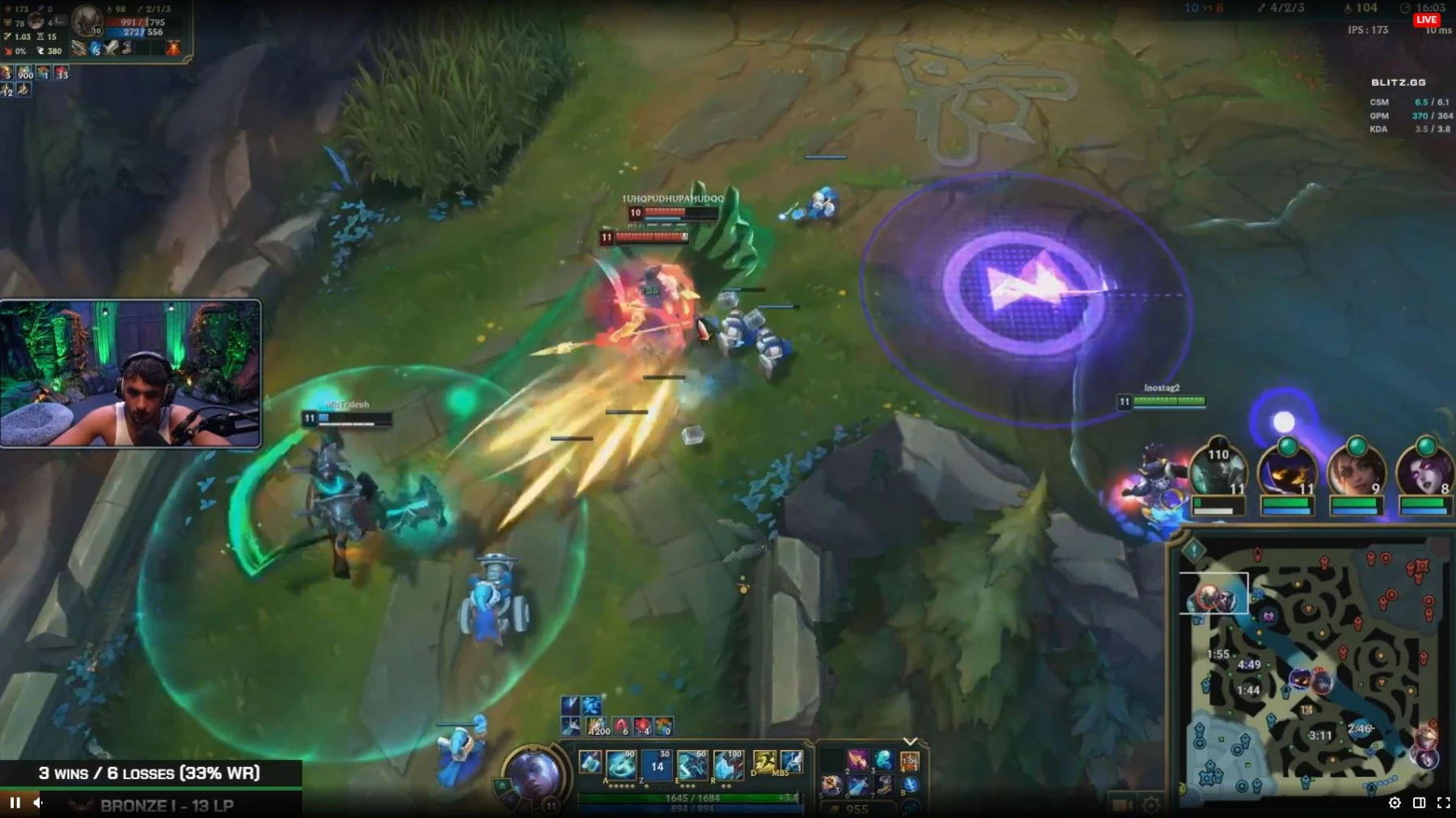The width and height of the screenshot is (1456, 818).
Task: Mute the stream volume icon
Action: click(x=37, y=803)
